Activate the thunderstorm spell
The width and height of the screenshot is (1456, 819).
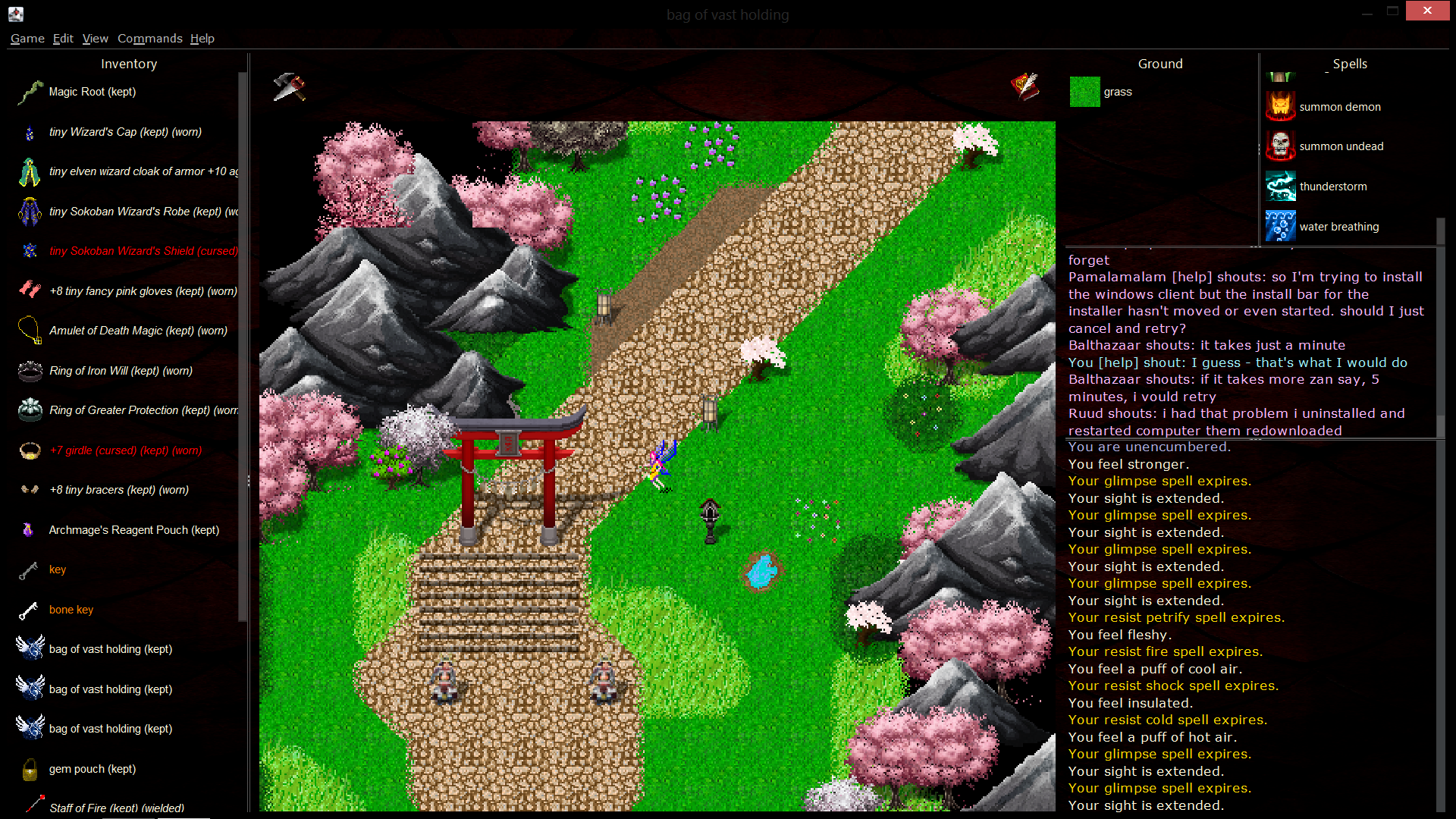pyautogui.click(x=1332, y=187)
